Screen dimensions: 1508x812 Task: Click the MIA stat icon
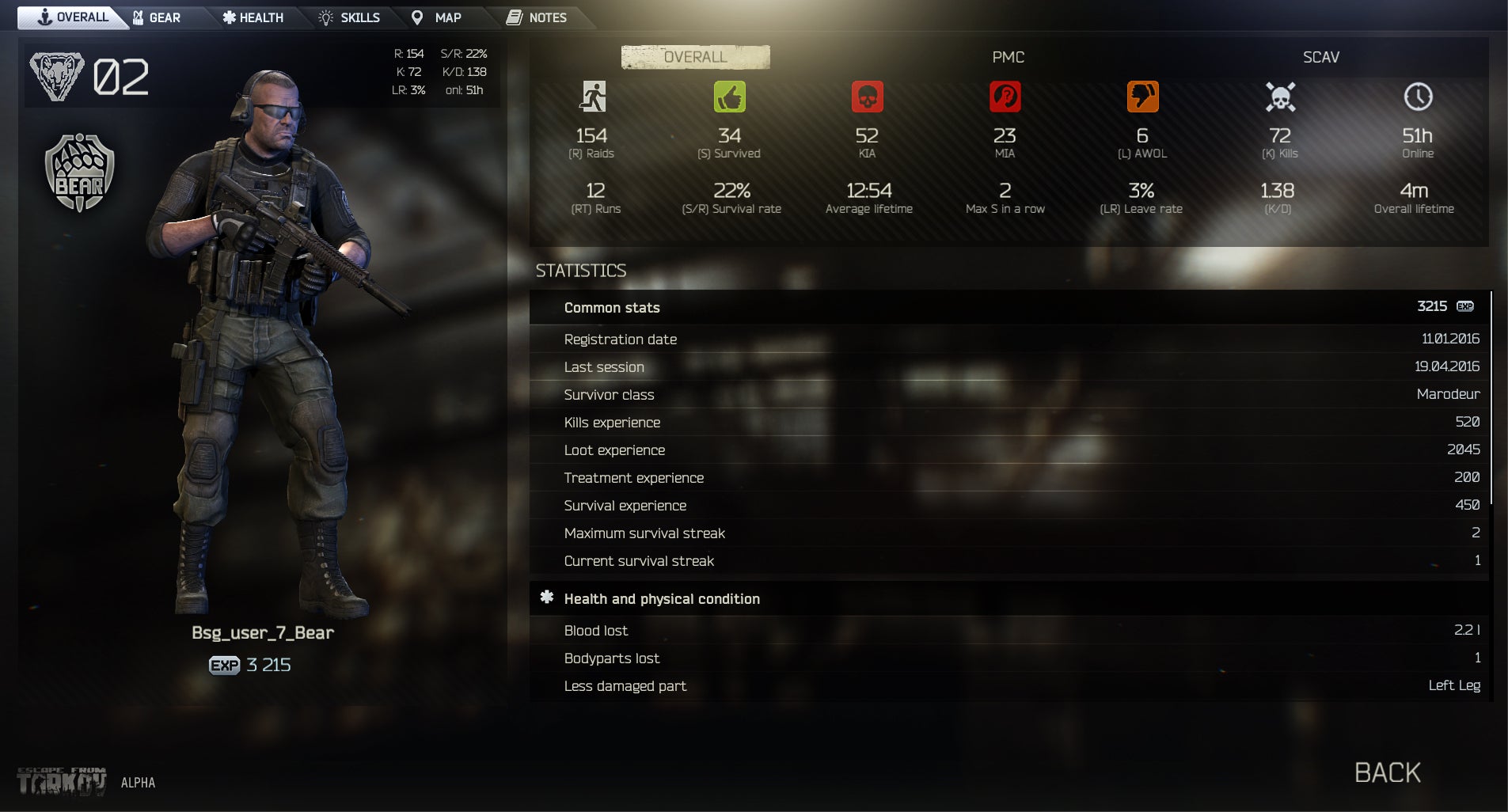(1004, 97)
